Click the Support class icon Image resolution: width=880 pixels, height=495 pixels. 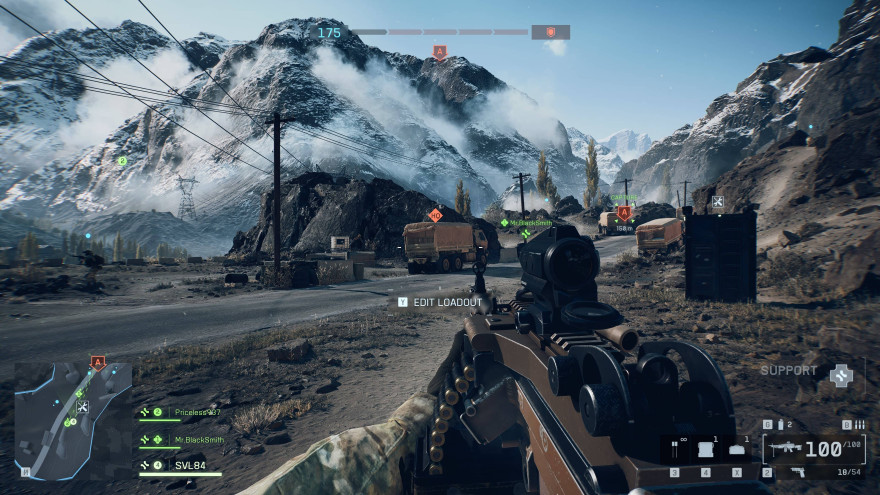click(x=841, y=374)
